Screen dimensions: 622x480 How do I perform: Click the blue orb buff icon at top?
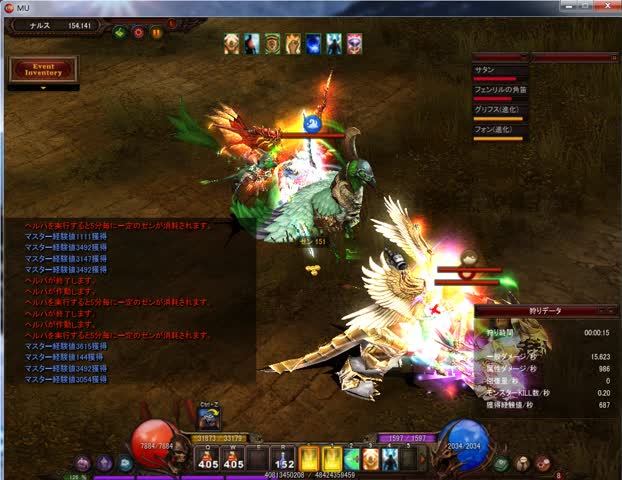click(x=313, y=43)
